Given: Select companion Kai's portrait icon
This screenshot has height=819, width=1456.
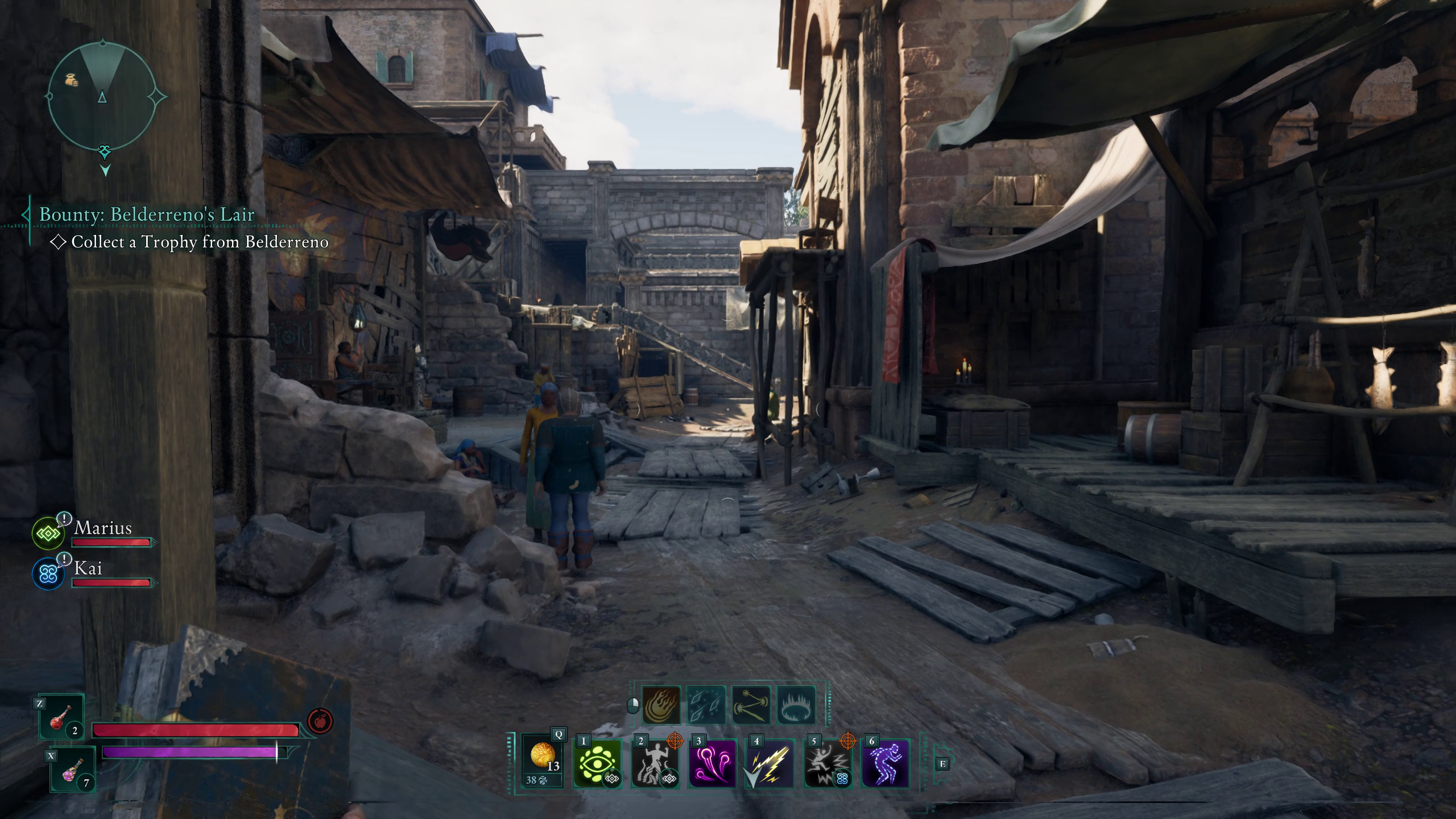Looking at the screenshot, I should (x=48, y=573).
